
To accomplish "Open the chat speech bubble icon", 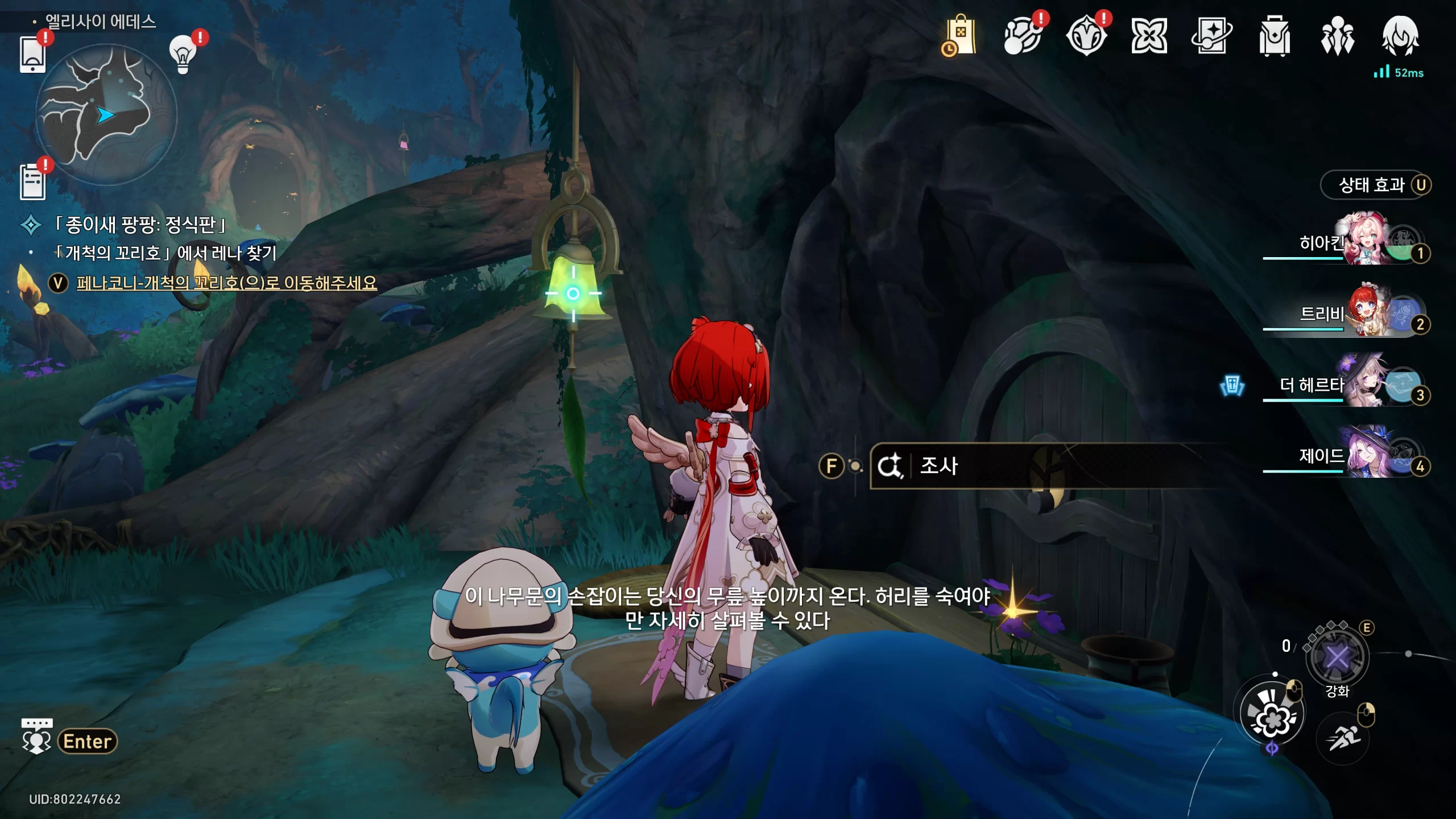I will 36,737.
